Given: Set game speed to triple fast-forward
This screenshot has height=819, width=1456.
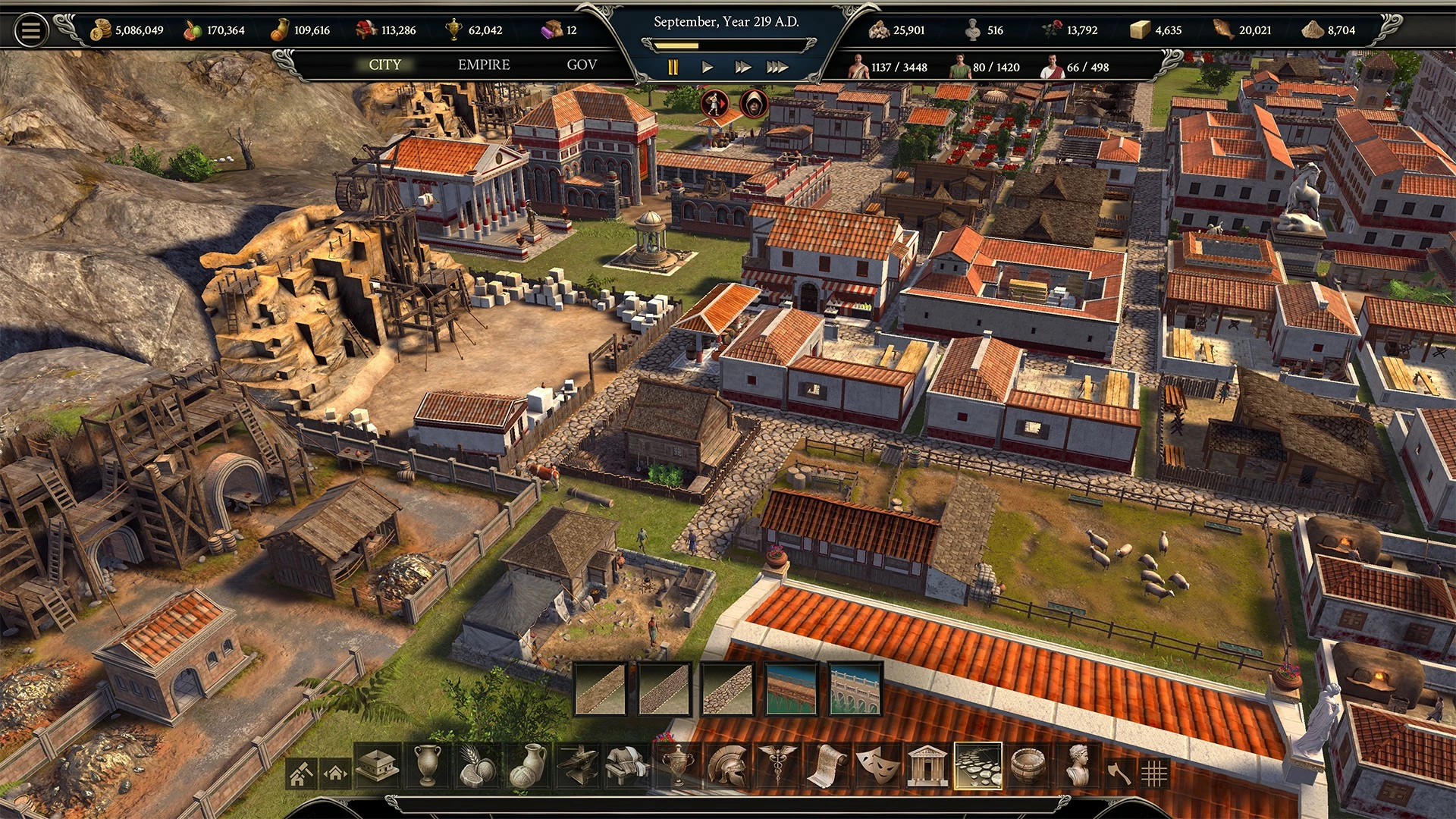Looking at the screenshot, I should [777, 67].
